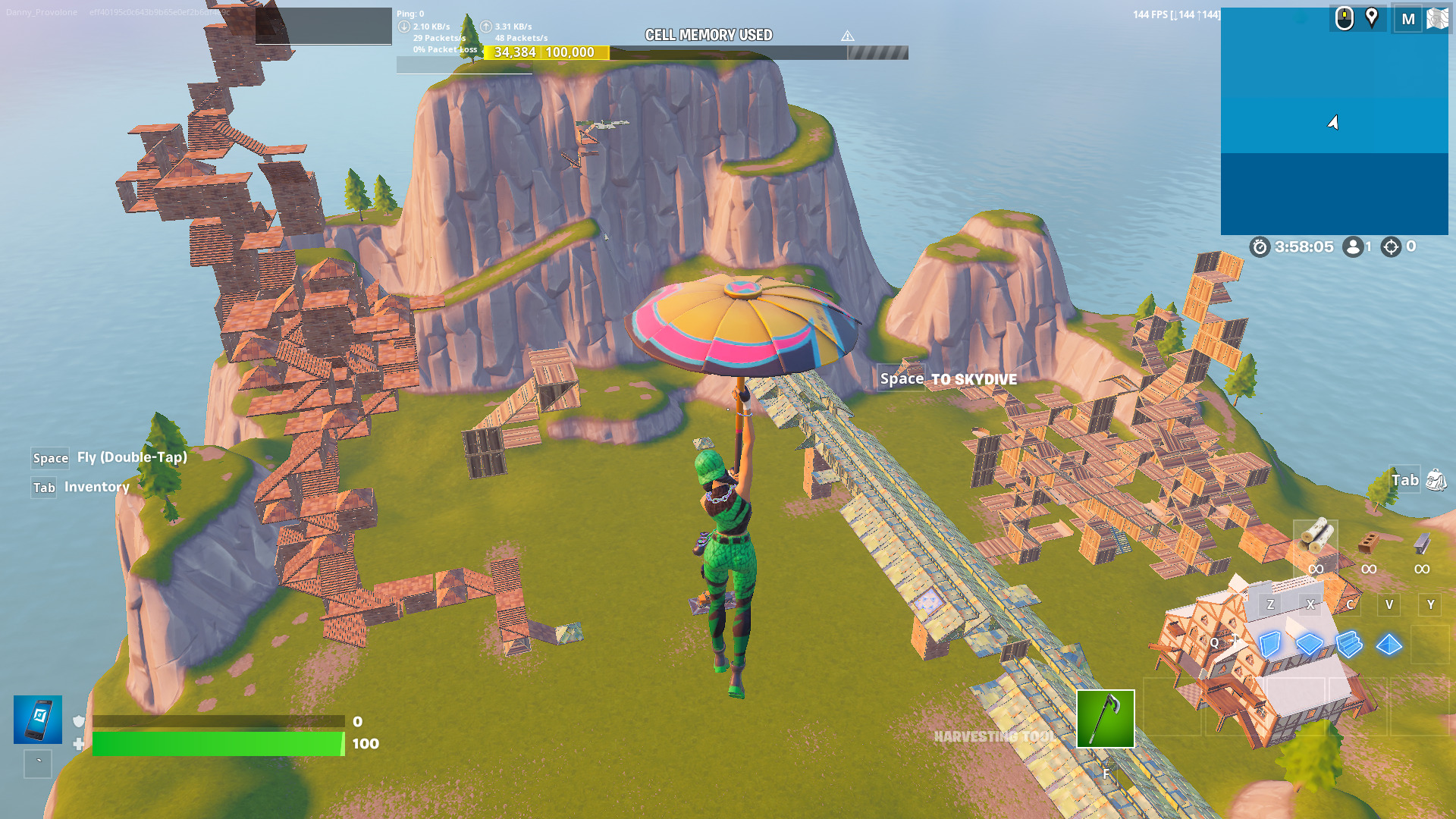
Task: Open the folded map icon
Action: point(1437,18)
